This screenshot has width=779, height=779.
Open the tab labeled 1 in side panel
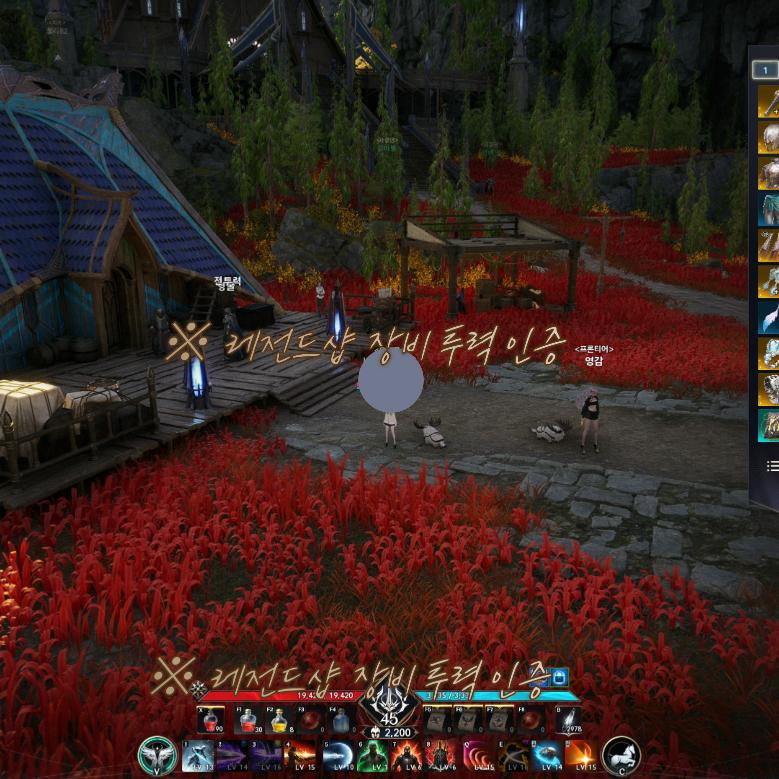point(765,70)
